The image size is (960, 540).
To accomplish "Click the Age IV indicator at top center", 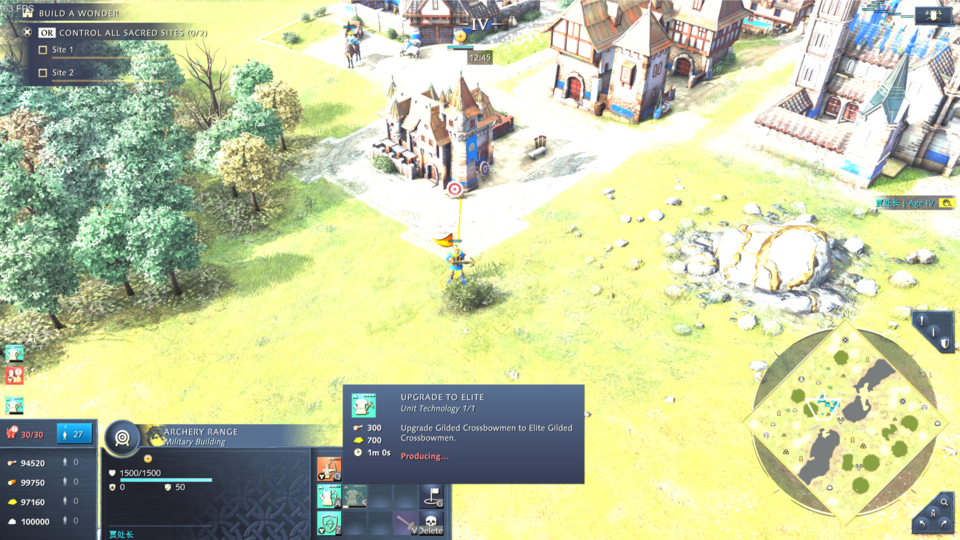I will [x=480, y=23].
